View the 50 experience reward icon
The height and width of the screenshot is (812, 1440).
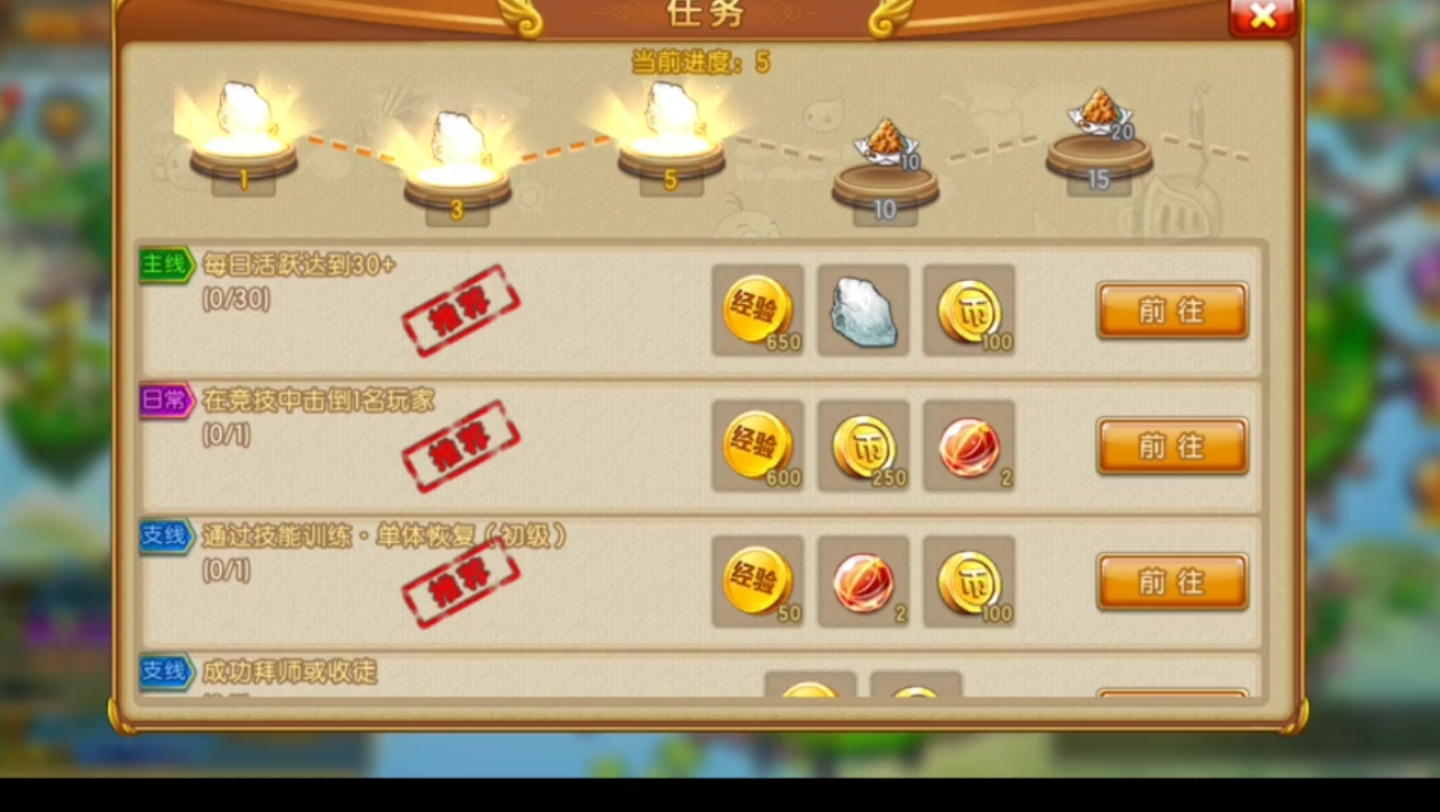(757, 581)
